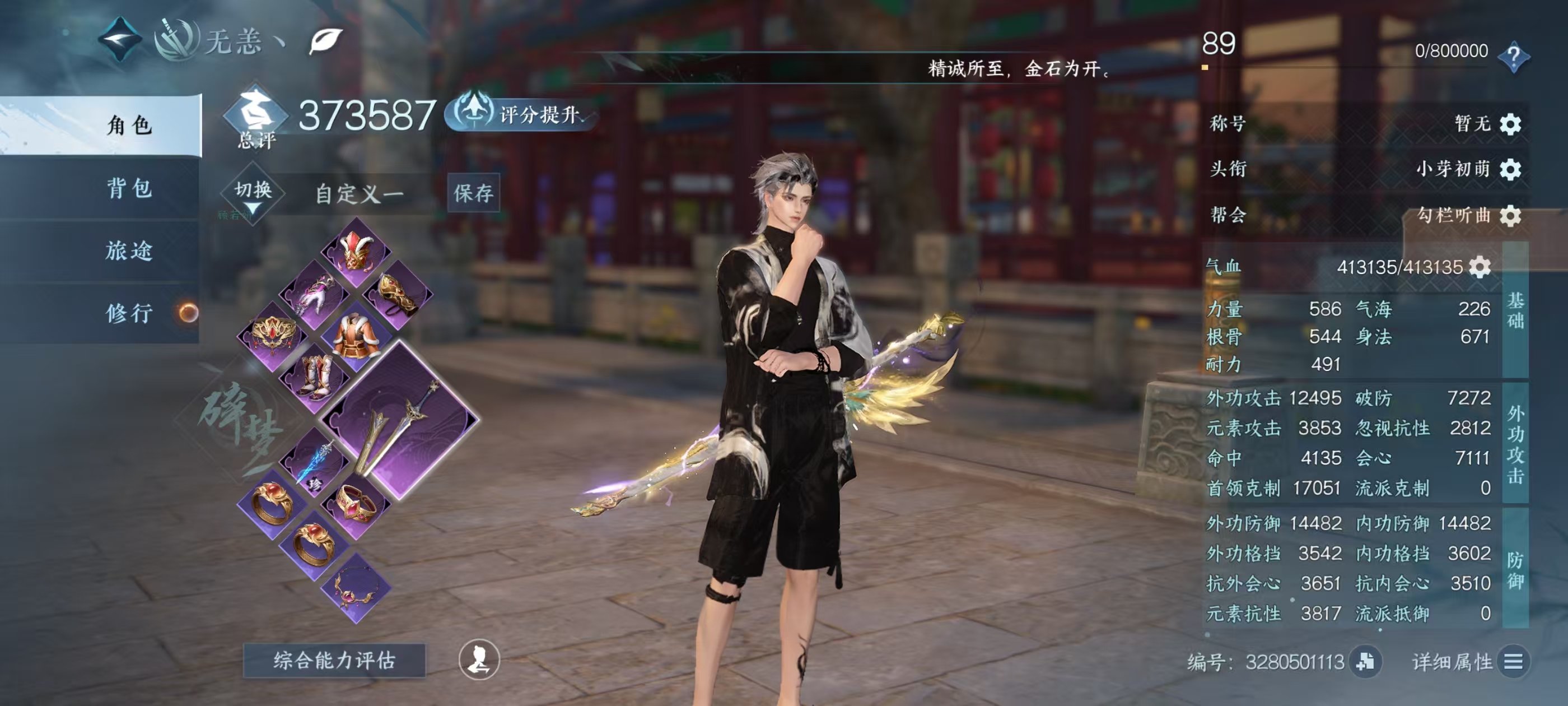Select the red helmet equipment slot
This screenshot has width=1568, height=706.
tap(356, 250)
